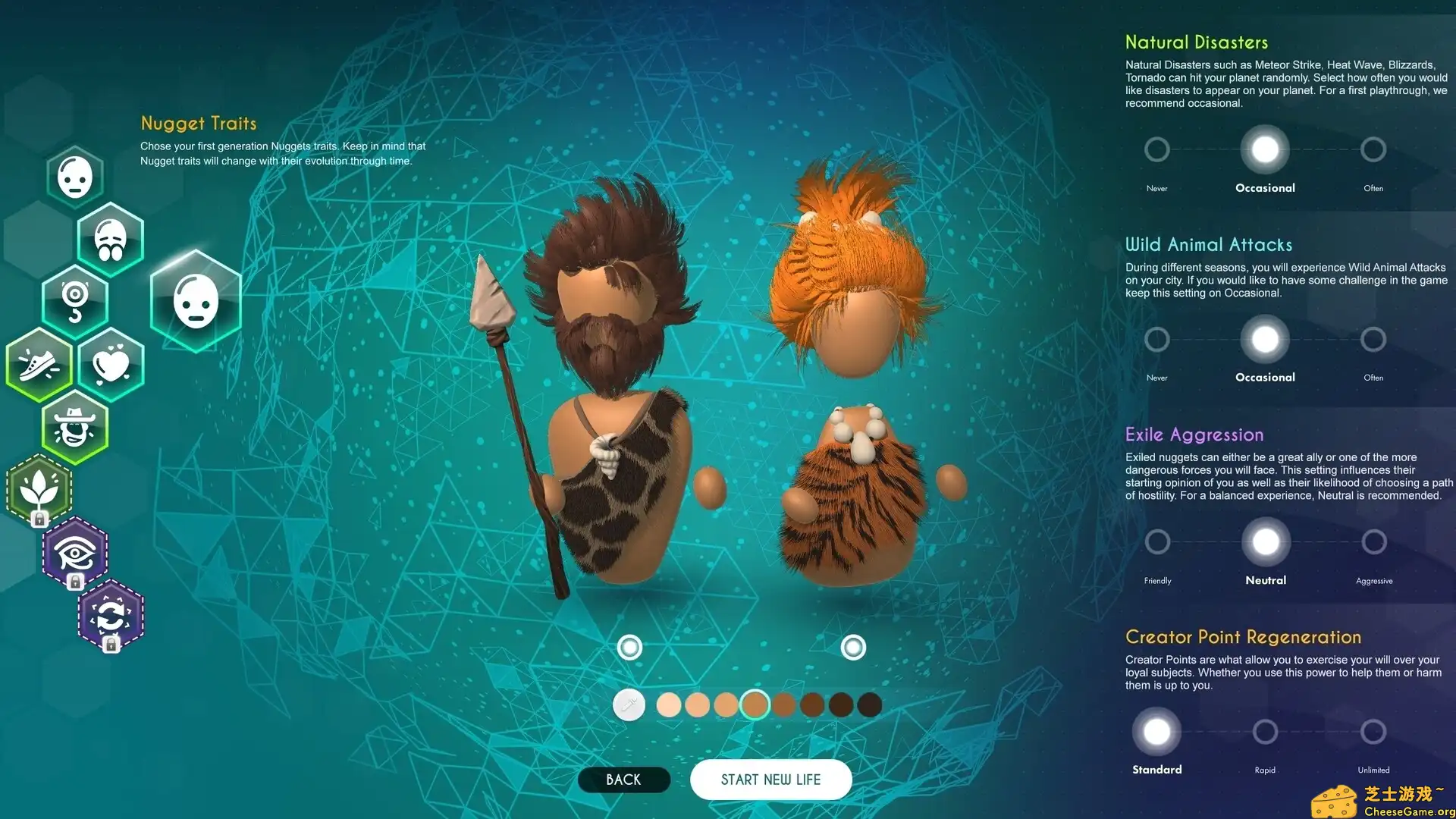Set Wild Animal Attacks to Often

point(1373,339)
